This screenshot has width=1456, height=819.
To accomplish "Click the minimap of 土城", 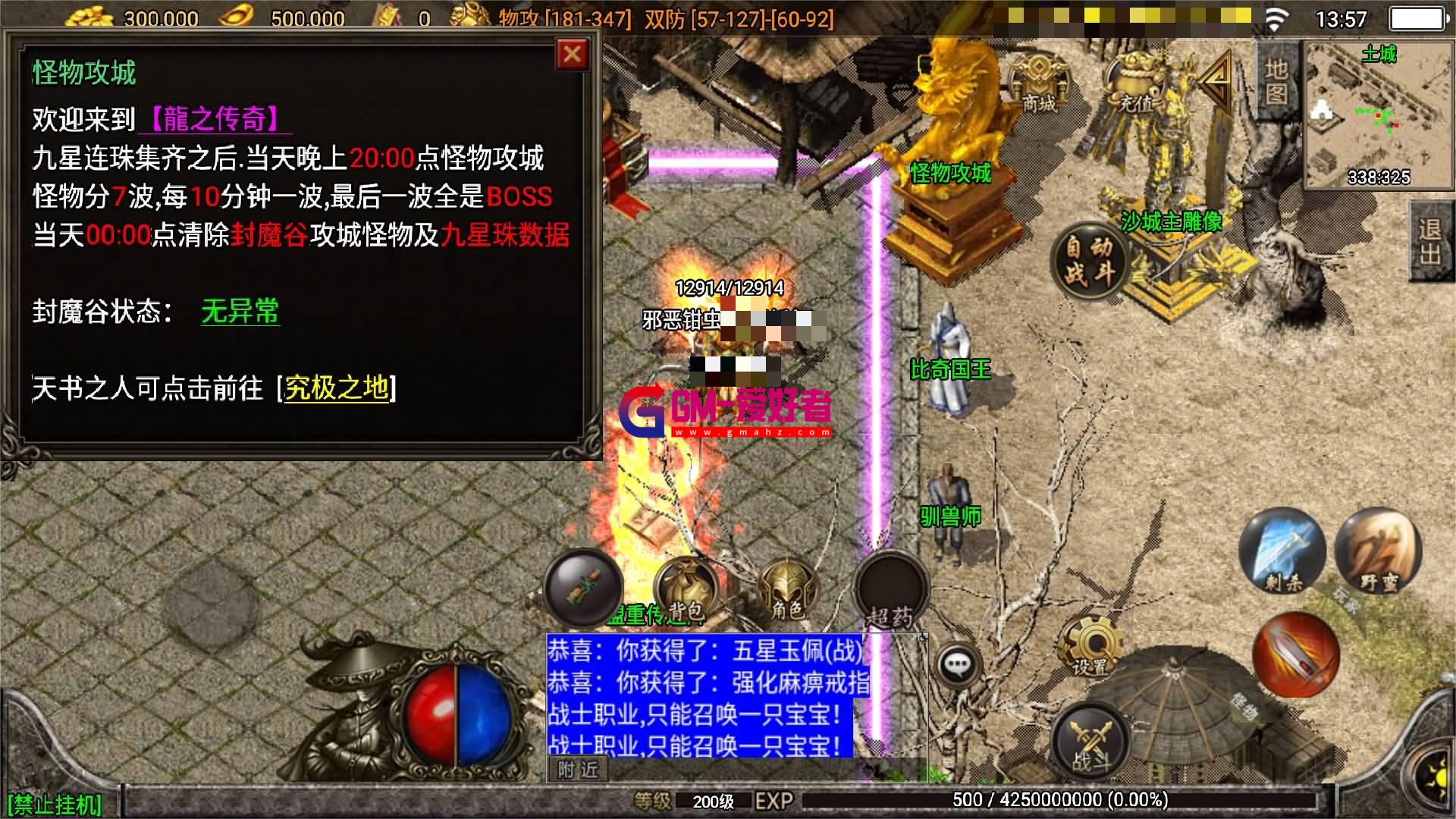I will point(1380,114).
